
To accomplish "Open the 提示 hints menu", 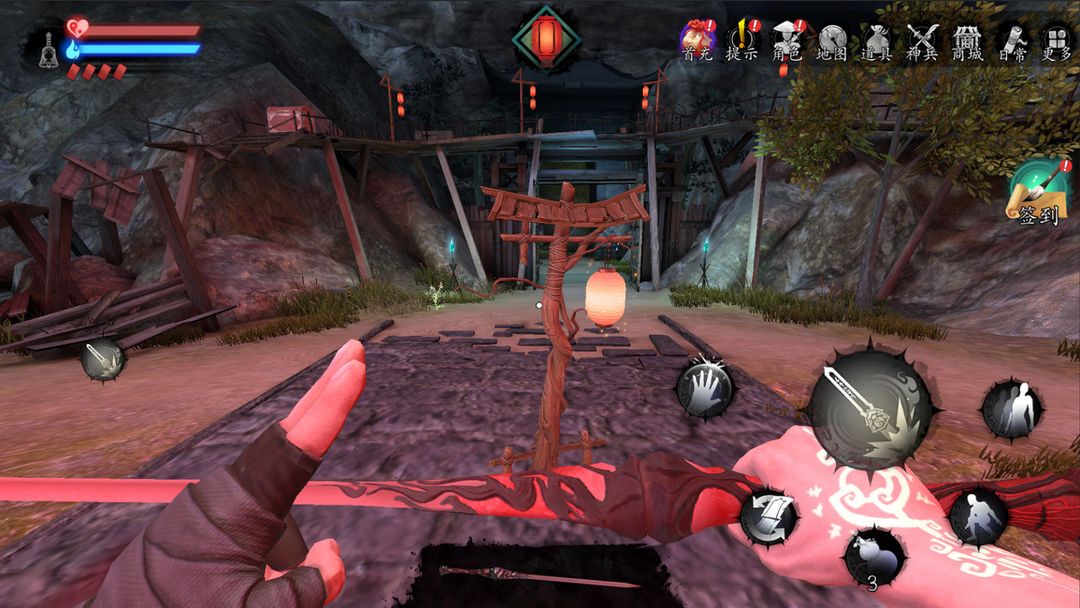I will coord(742,41).
